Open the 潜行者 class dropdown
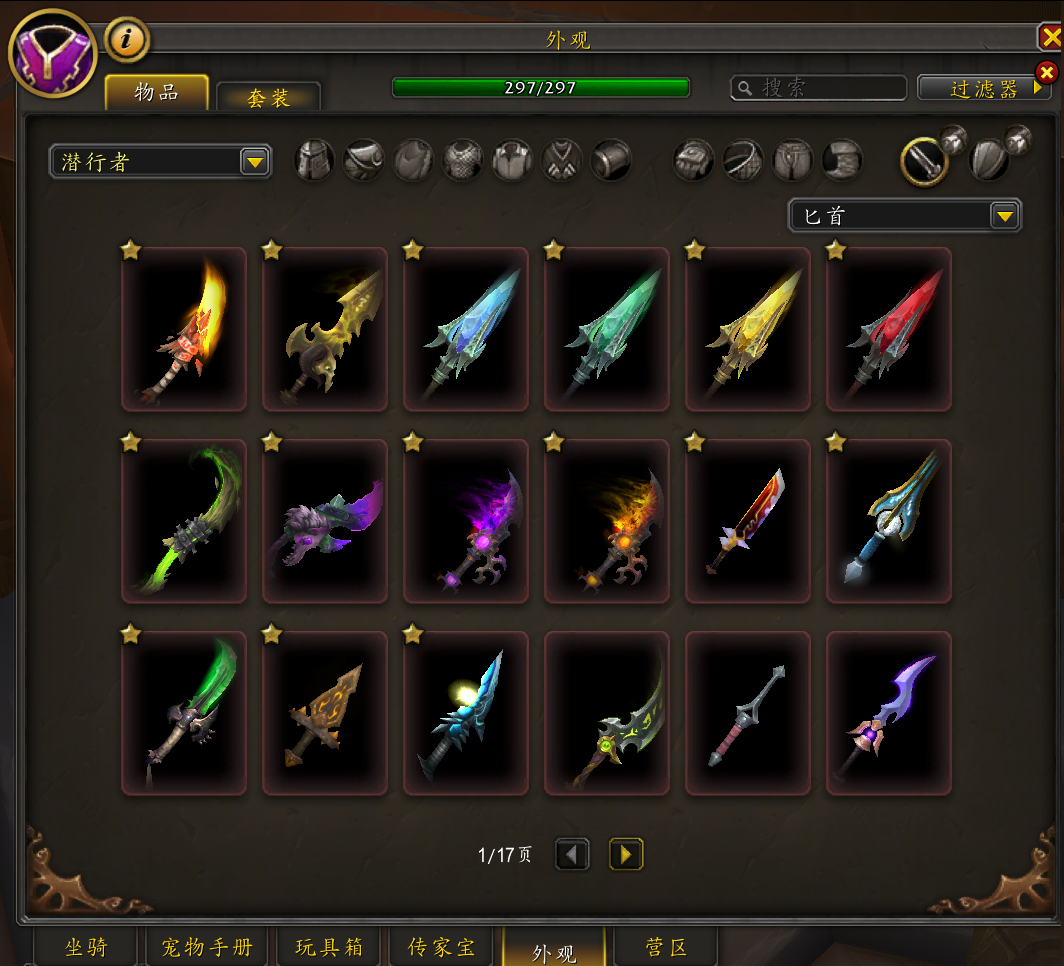Viewport: 1064px width, 966px height. [x=160, y=161]
